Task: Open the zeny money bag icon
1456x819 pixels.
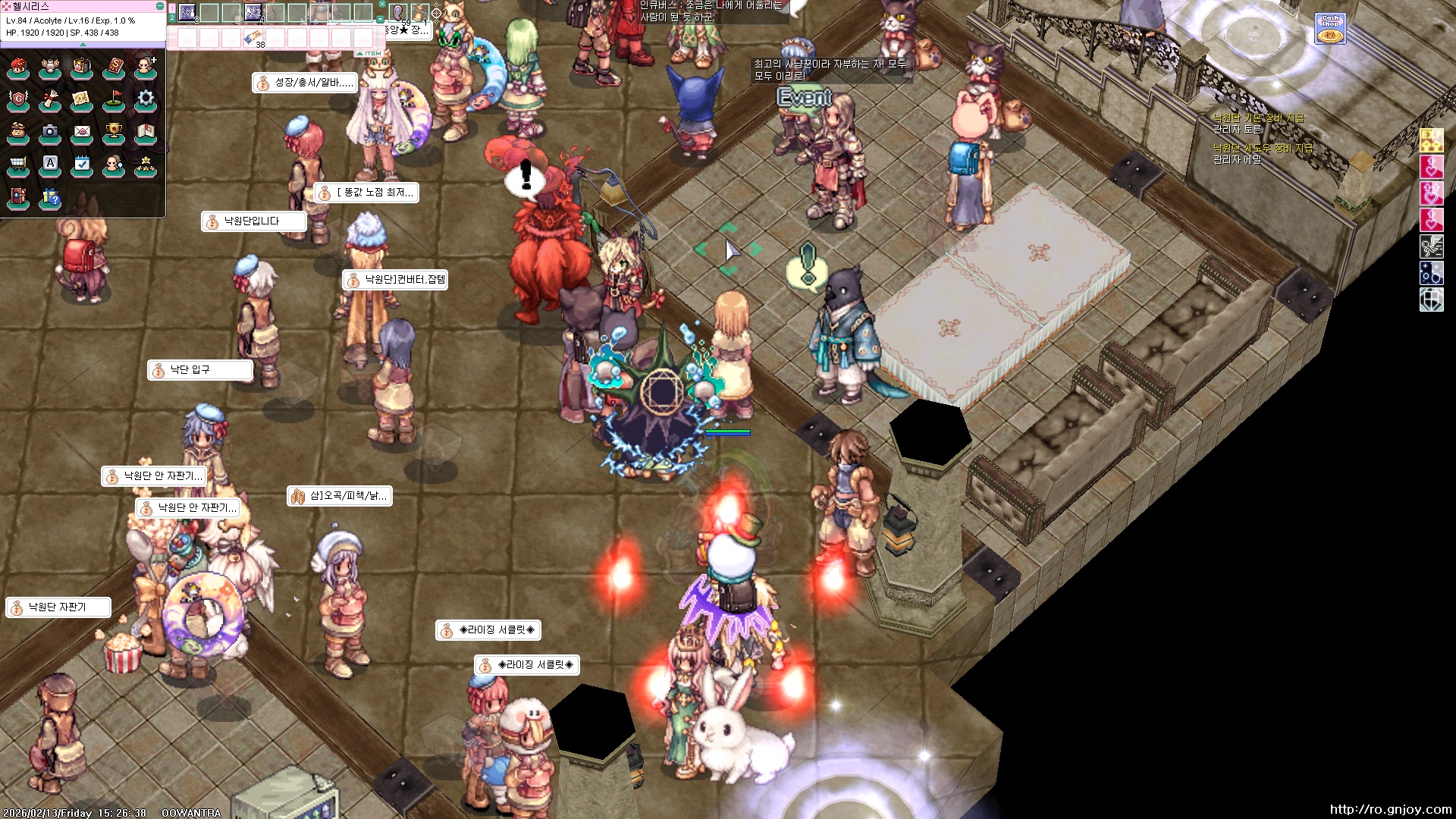Action: click(x=18, y=132)
